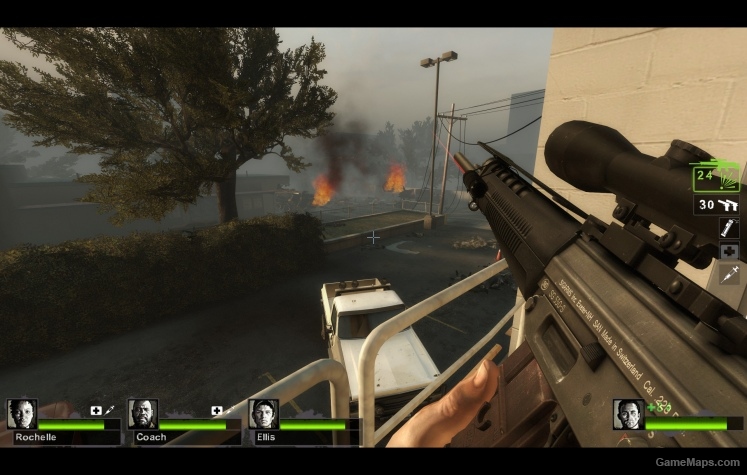Click your own survivor portrait

[x=628, y=414]
